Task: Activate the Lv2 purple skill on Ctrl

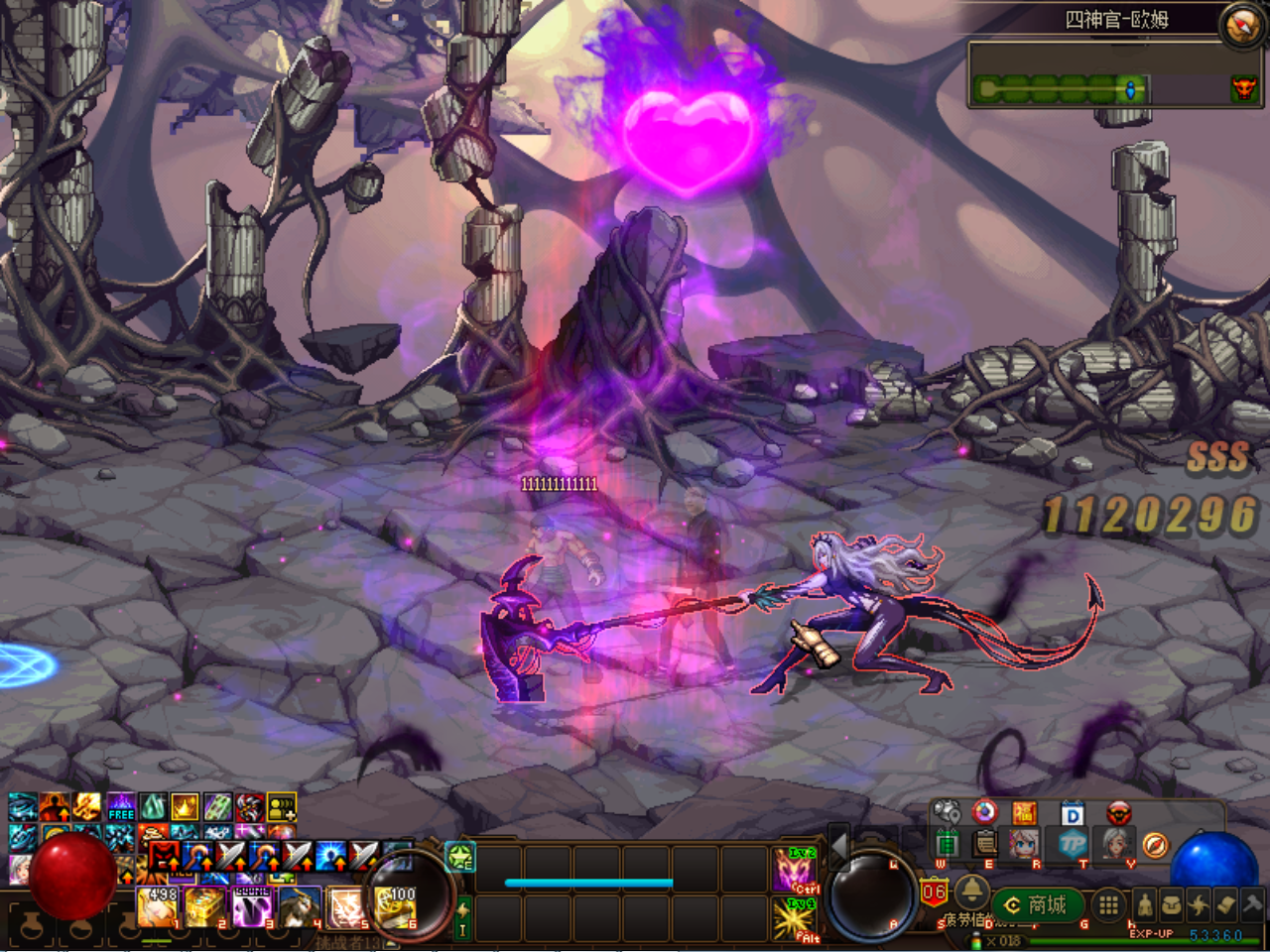Action: (x=796, y=870)
